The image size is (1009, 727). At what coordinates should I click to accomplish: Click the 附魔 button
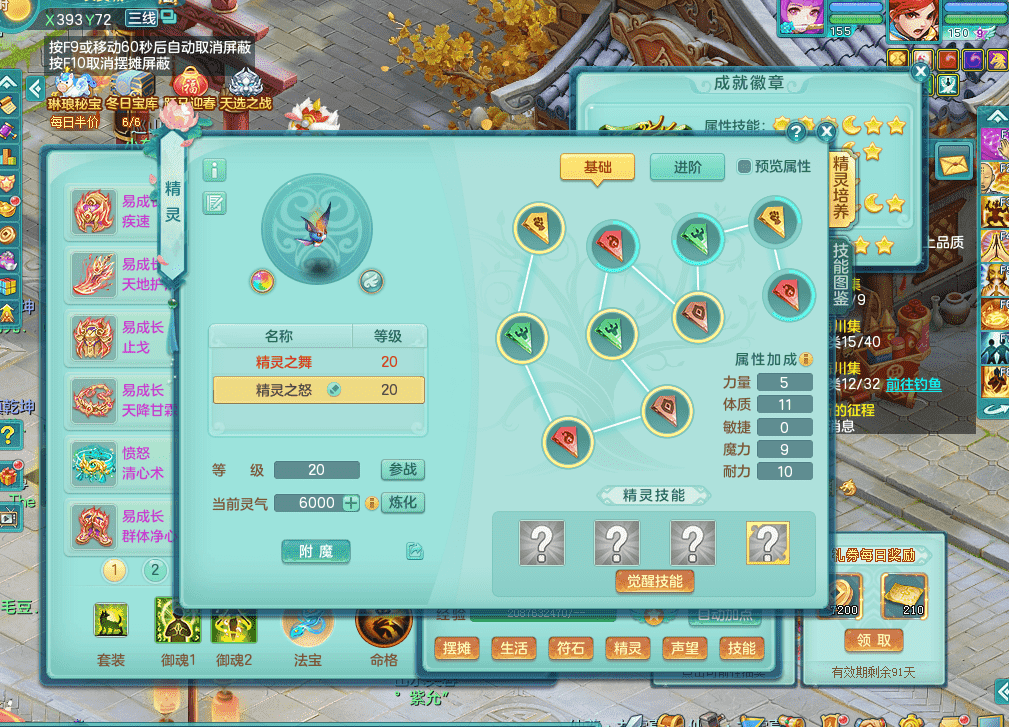[316, 551]
